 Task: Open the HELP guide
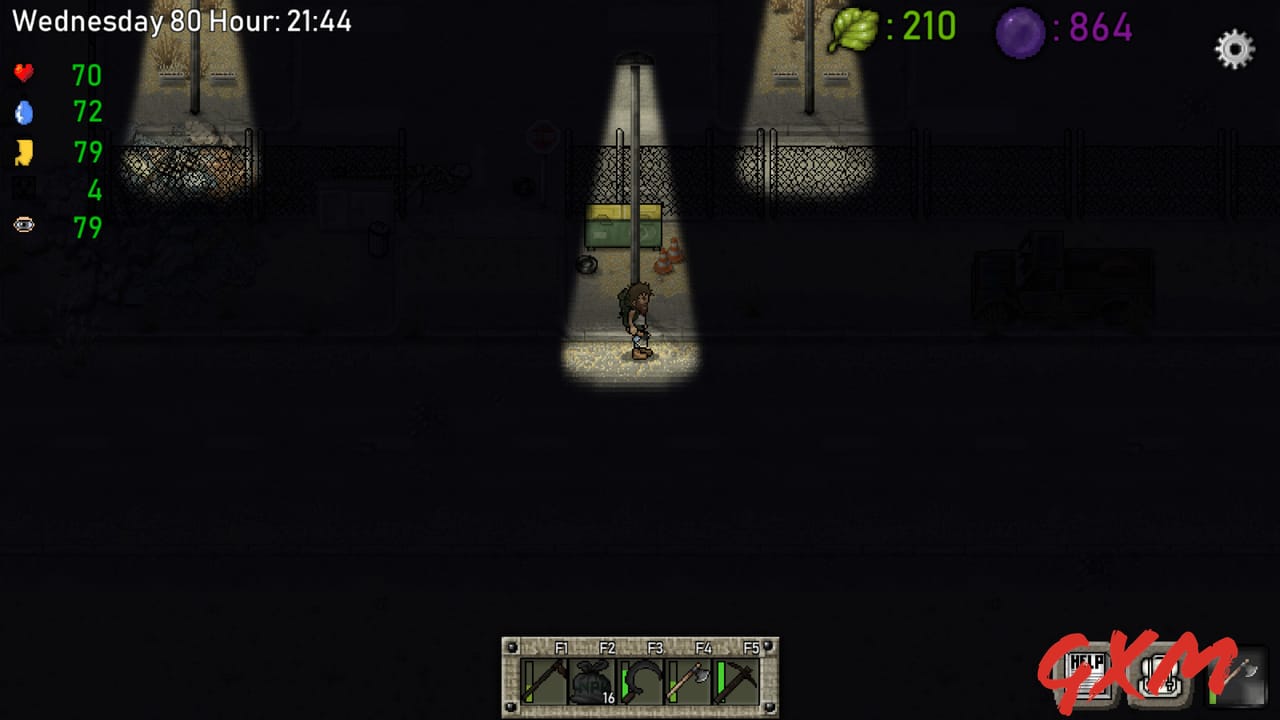pyautogui.click(x=1086, y=675)
